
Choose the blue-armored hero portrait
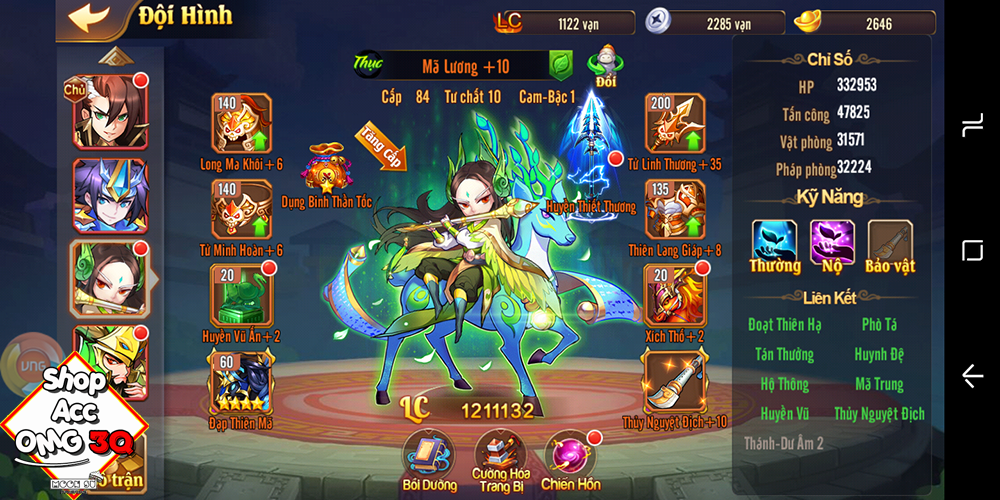click(x=109, y=195)
